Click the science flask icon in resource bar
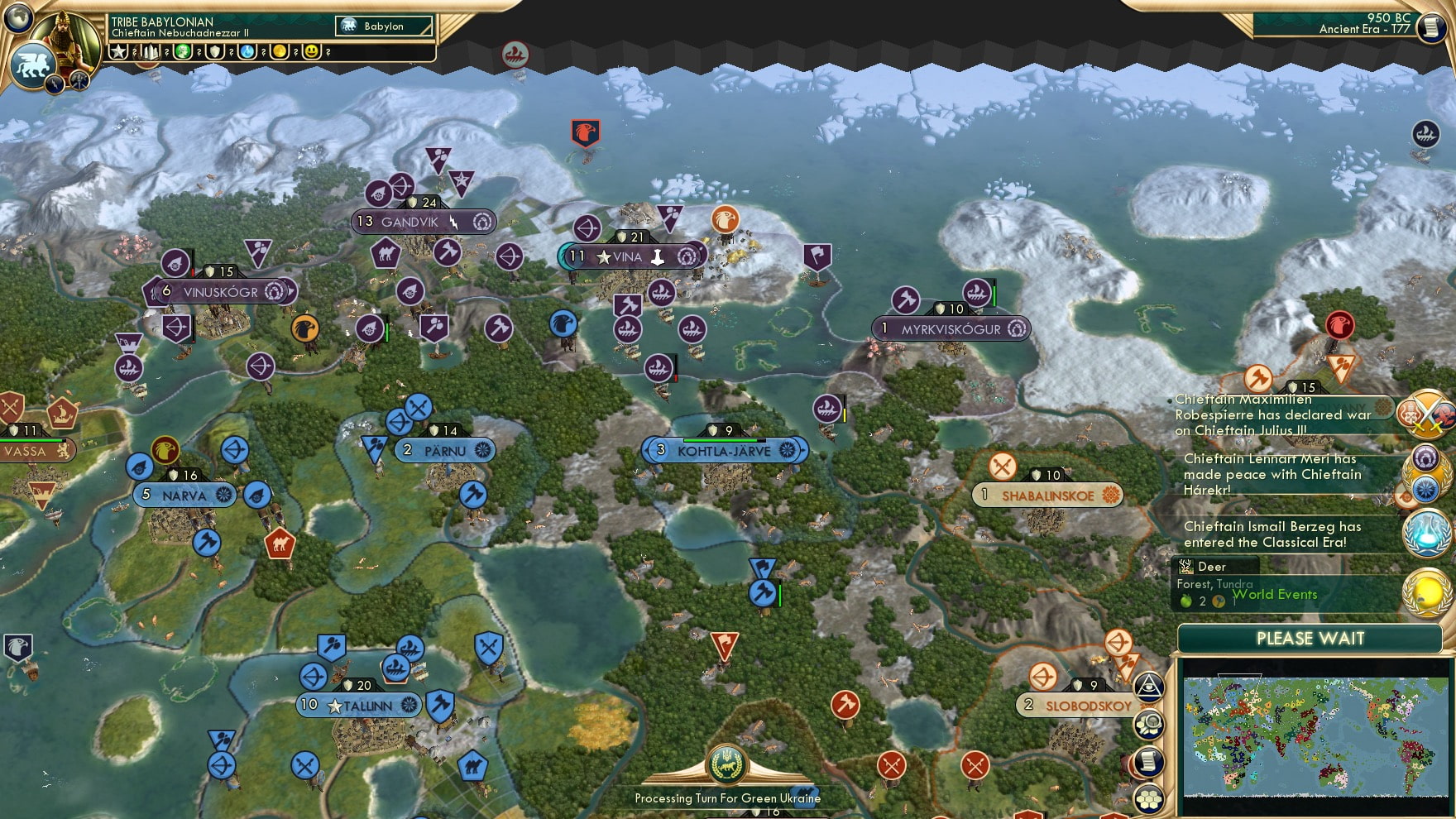The width and height of the screenshot is (1456, 819). pyautogui.click(x=247, y=50)
